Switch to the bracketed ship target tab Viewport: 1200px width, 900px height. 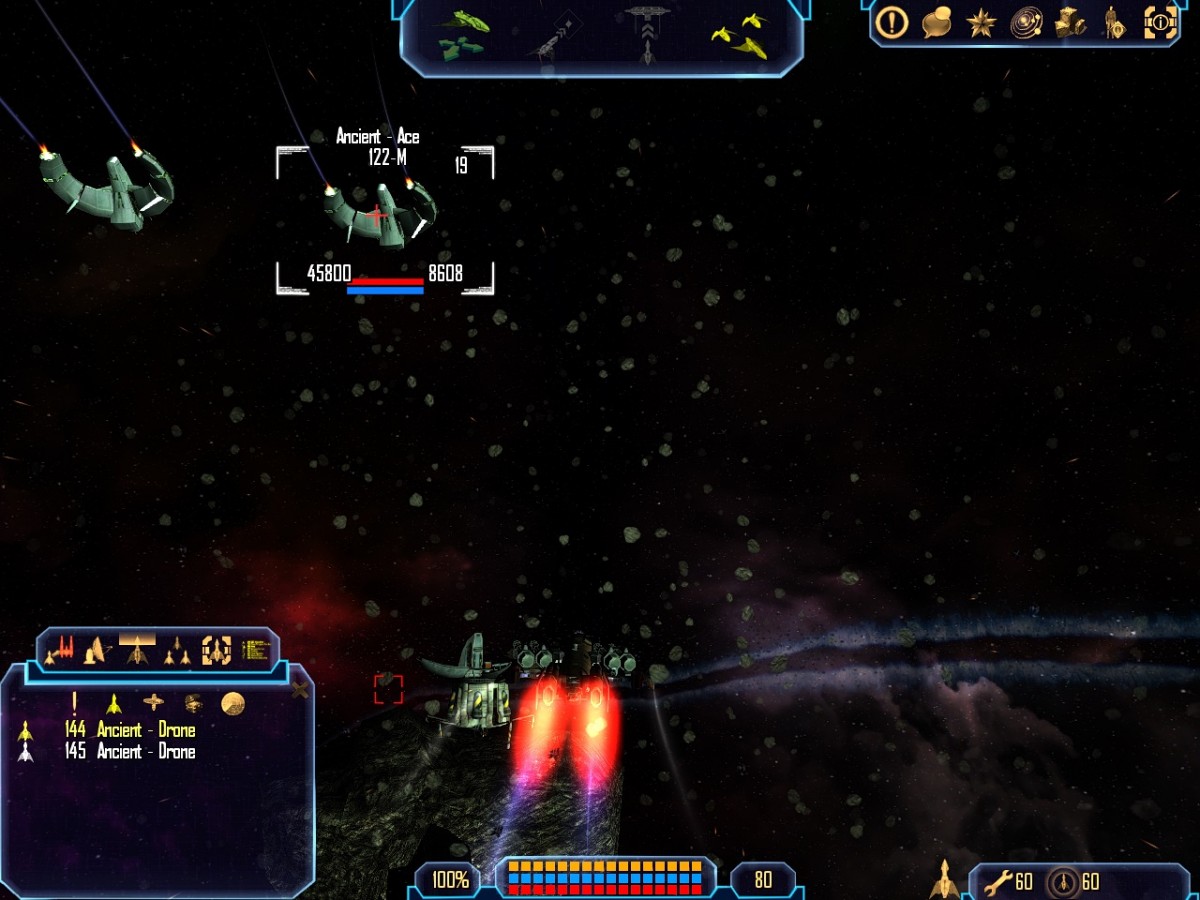pyautogui.click(x=216, y=651)
